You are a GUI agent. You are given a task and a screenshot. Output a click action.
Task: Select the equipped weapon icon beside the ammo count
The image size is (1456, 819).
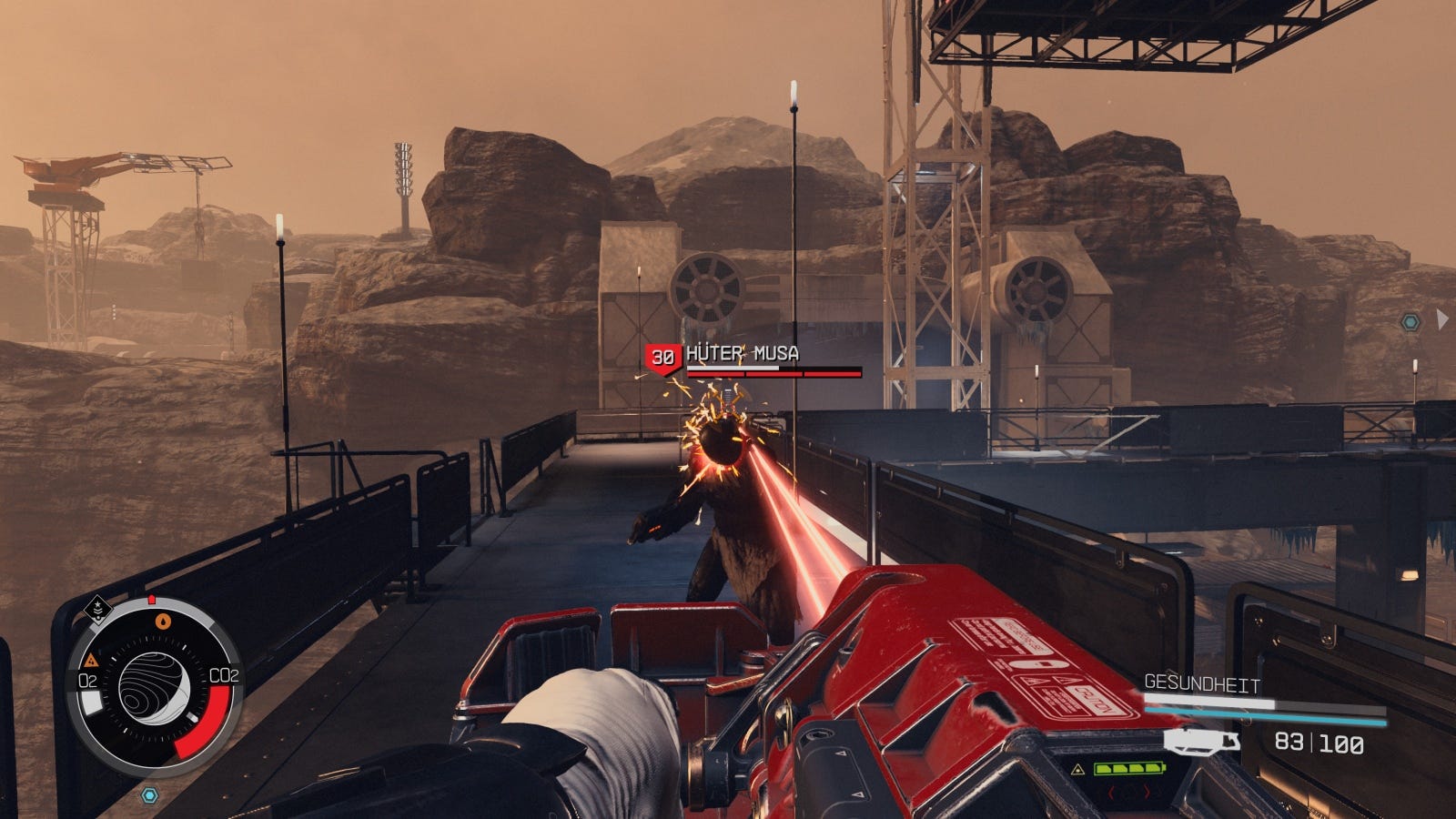pos(1201,742)
